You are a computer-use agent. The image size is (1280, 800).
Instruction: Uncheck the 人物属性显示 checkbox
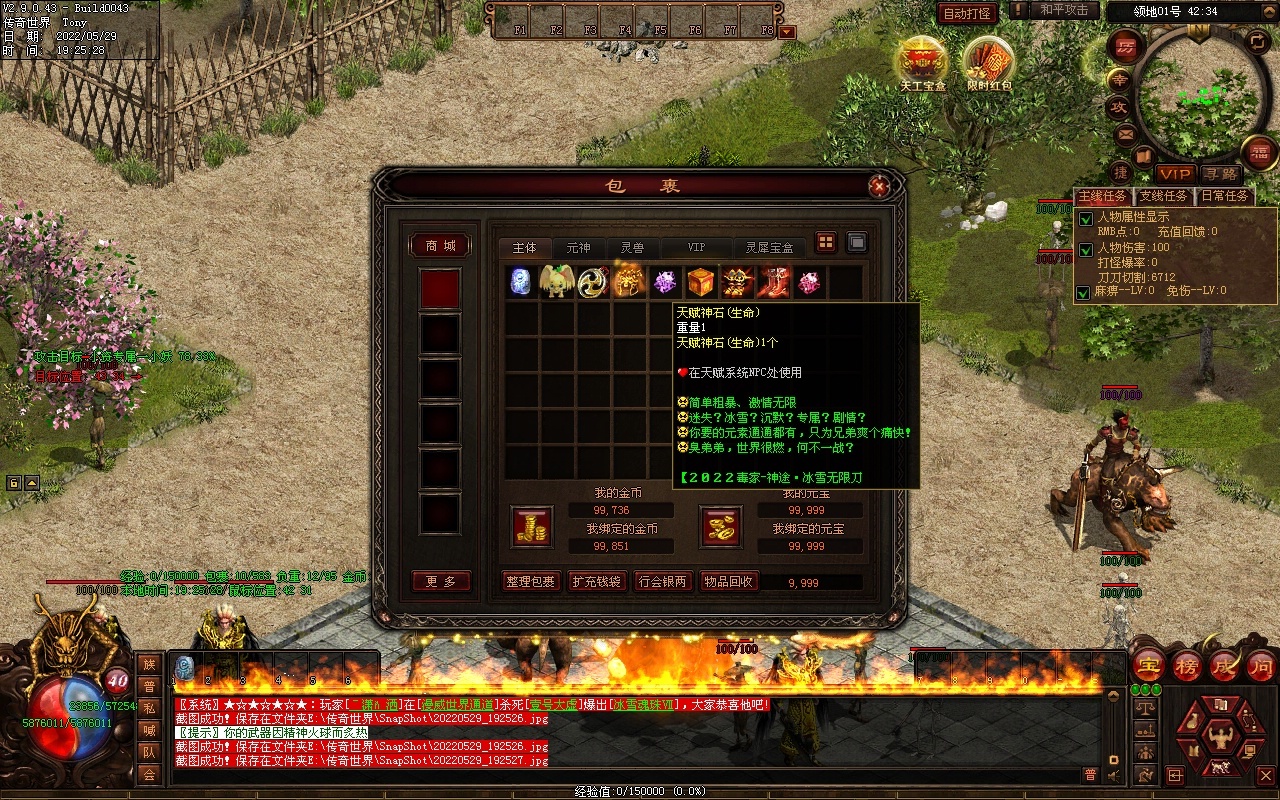(x=1085, y=219)
